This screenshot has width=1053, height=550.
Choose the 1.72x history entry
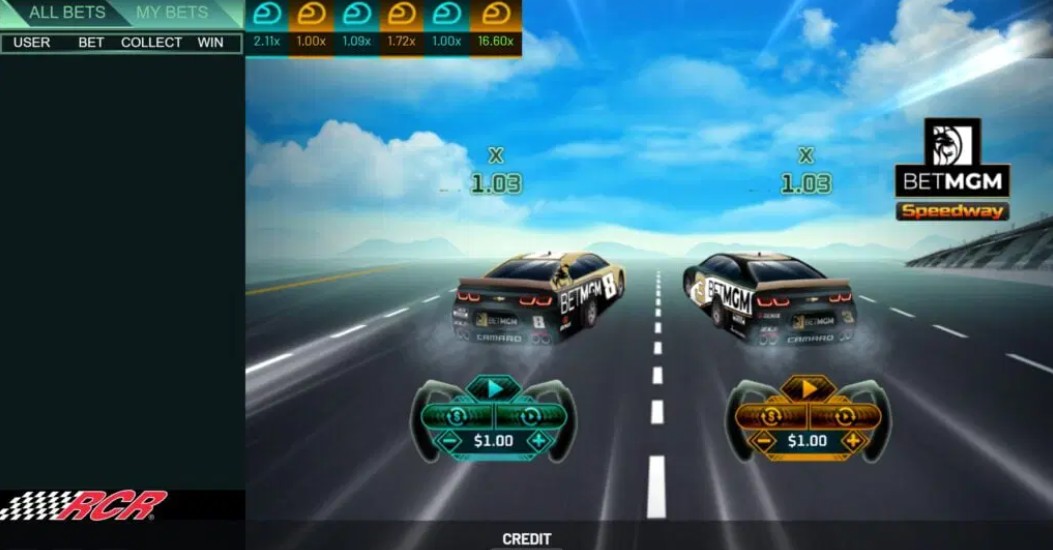click(403, 28)
